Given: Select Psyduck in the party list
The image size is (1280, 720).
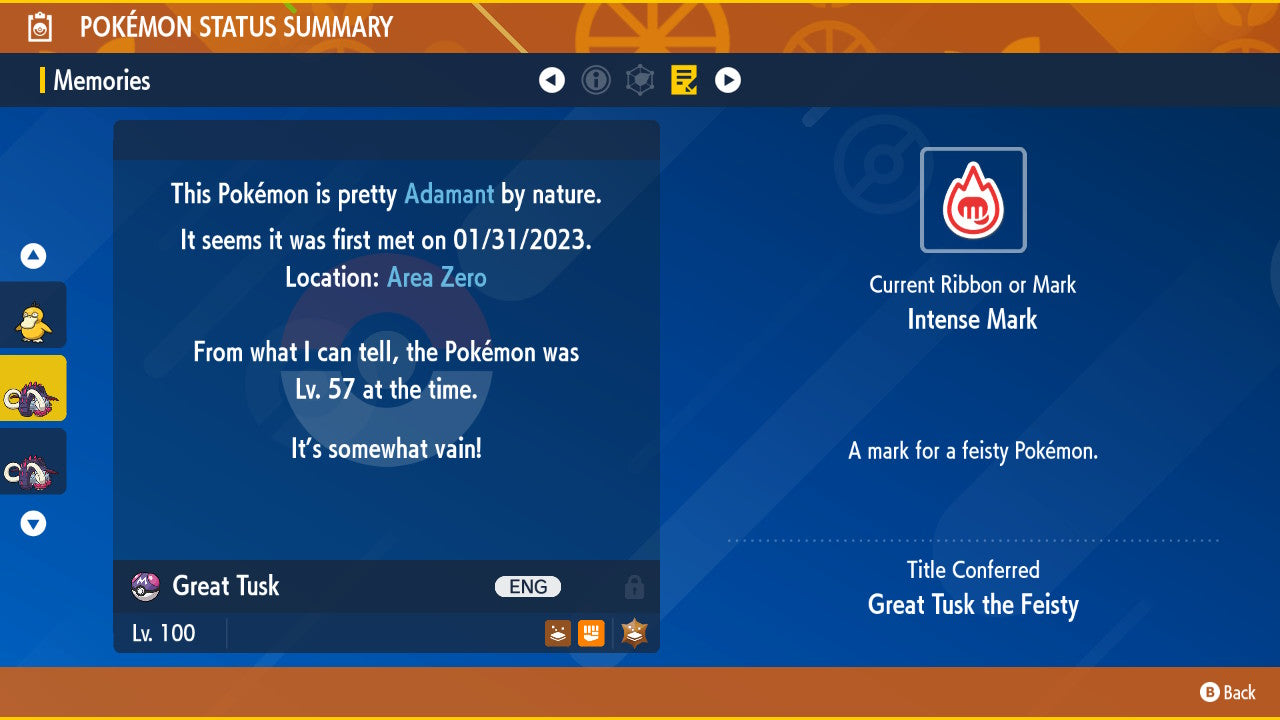Looking at the screenshot, I should point(33,315).
